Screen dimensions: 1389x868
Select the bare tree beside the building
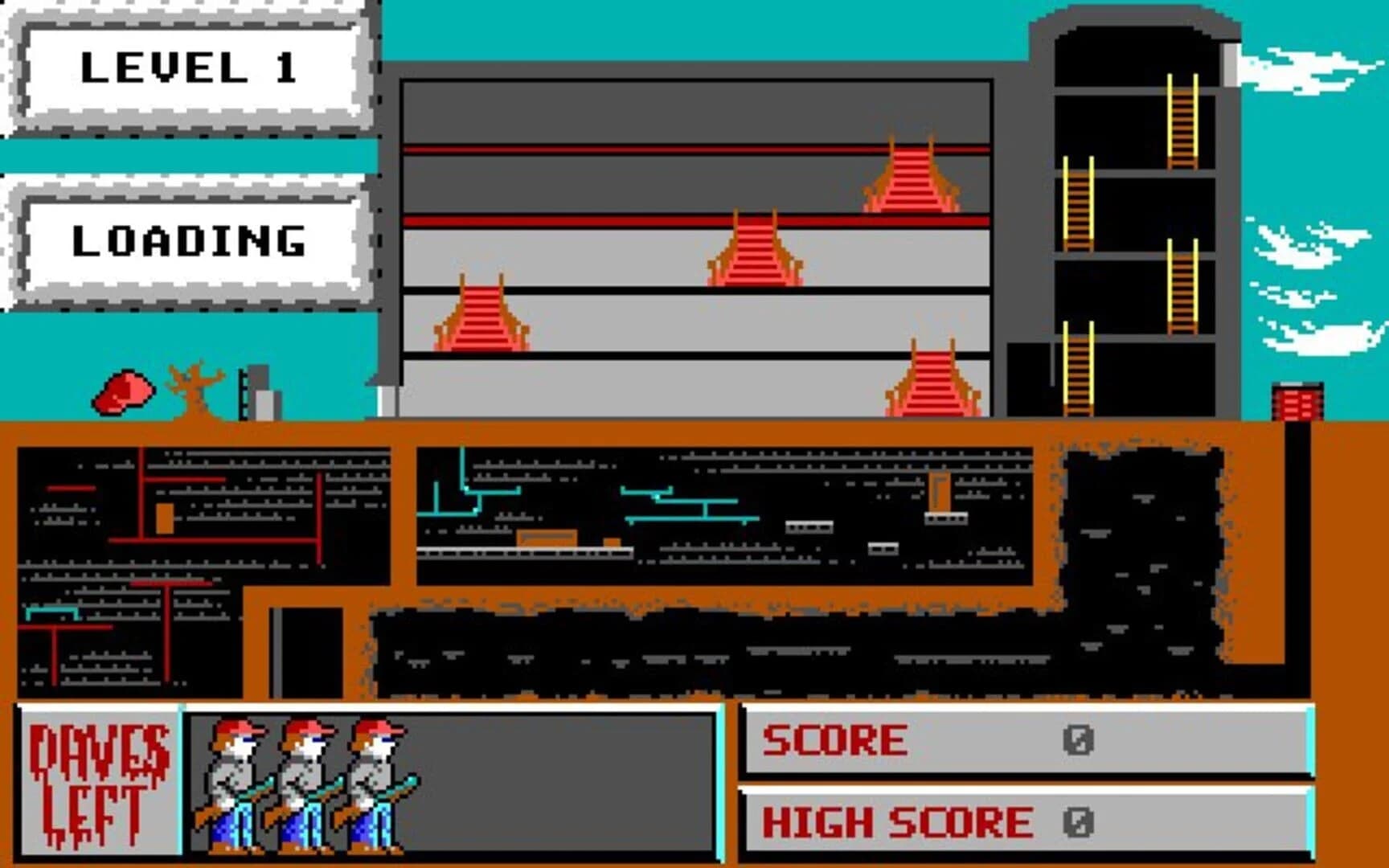pyautogui.click(x=193, y=386)
